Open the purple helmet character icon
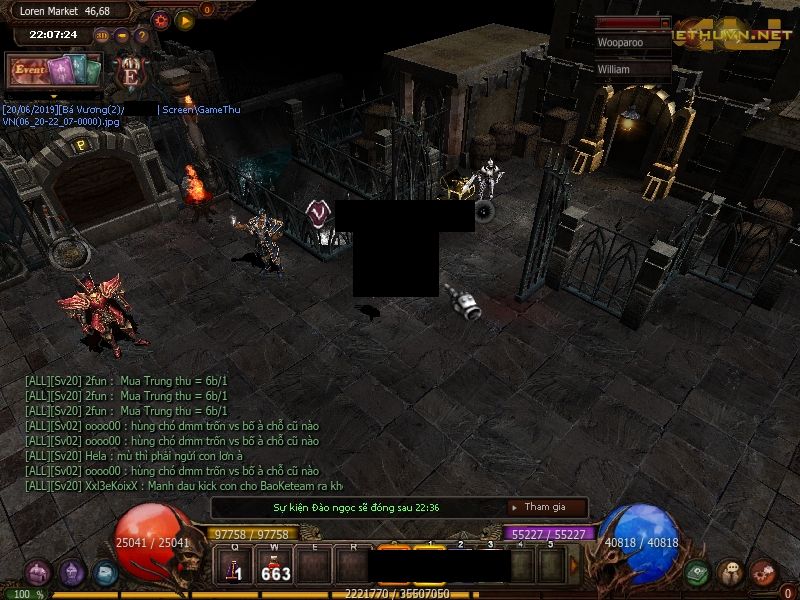The image size is (800, 600). [x=72, y=573]
